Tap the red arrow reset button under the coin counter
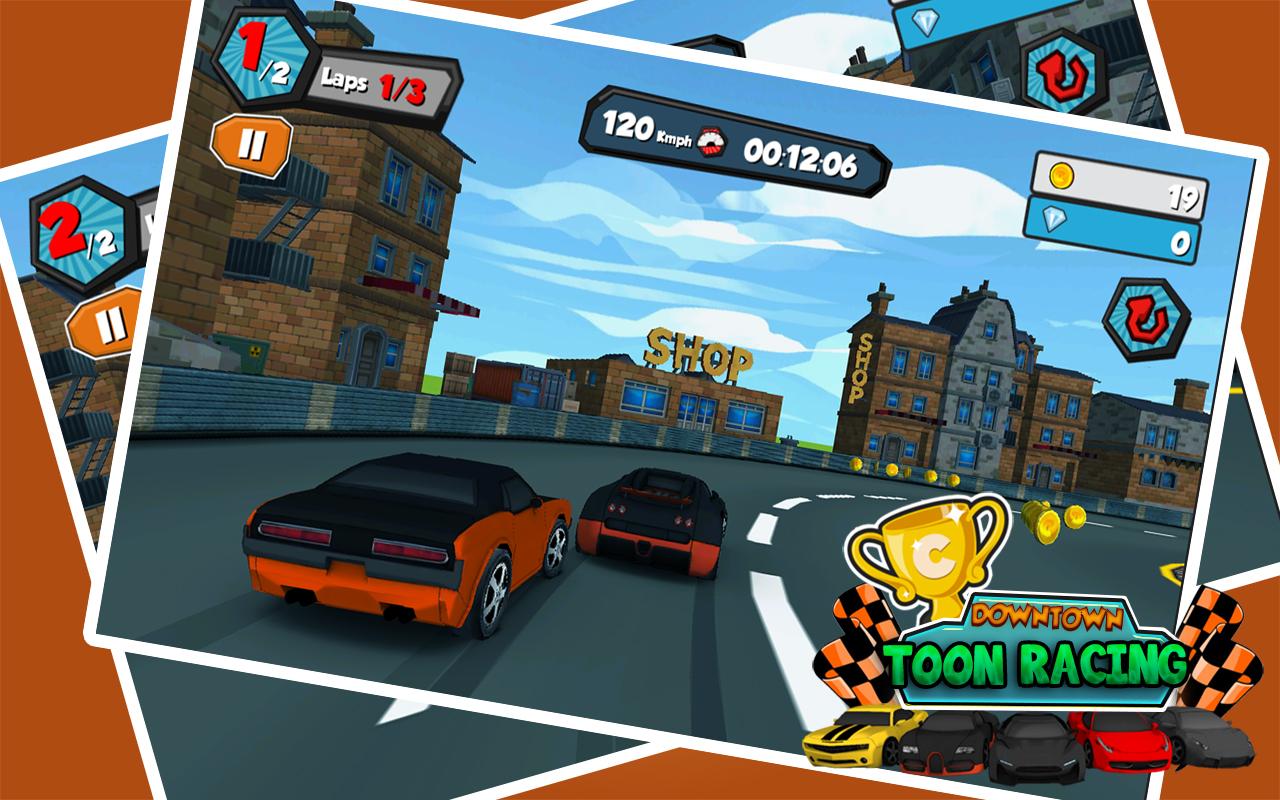Screen dimensions: 1280x800 click(1146, 320)
